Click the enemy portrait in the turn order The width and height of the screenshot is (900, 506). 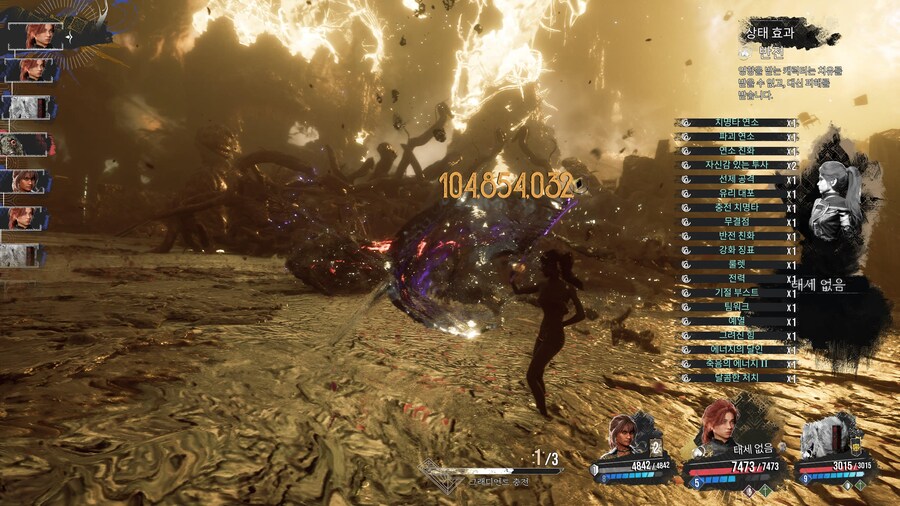[x=22, y=145]
